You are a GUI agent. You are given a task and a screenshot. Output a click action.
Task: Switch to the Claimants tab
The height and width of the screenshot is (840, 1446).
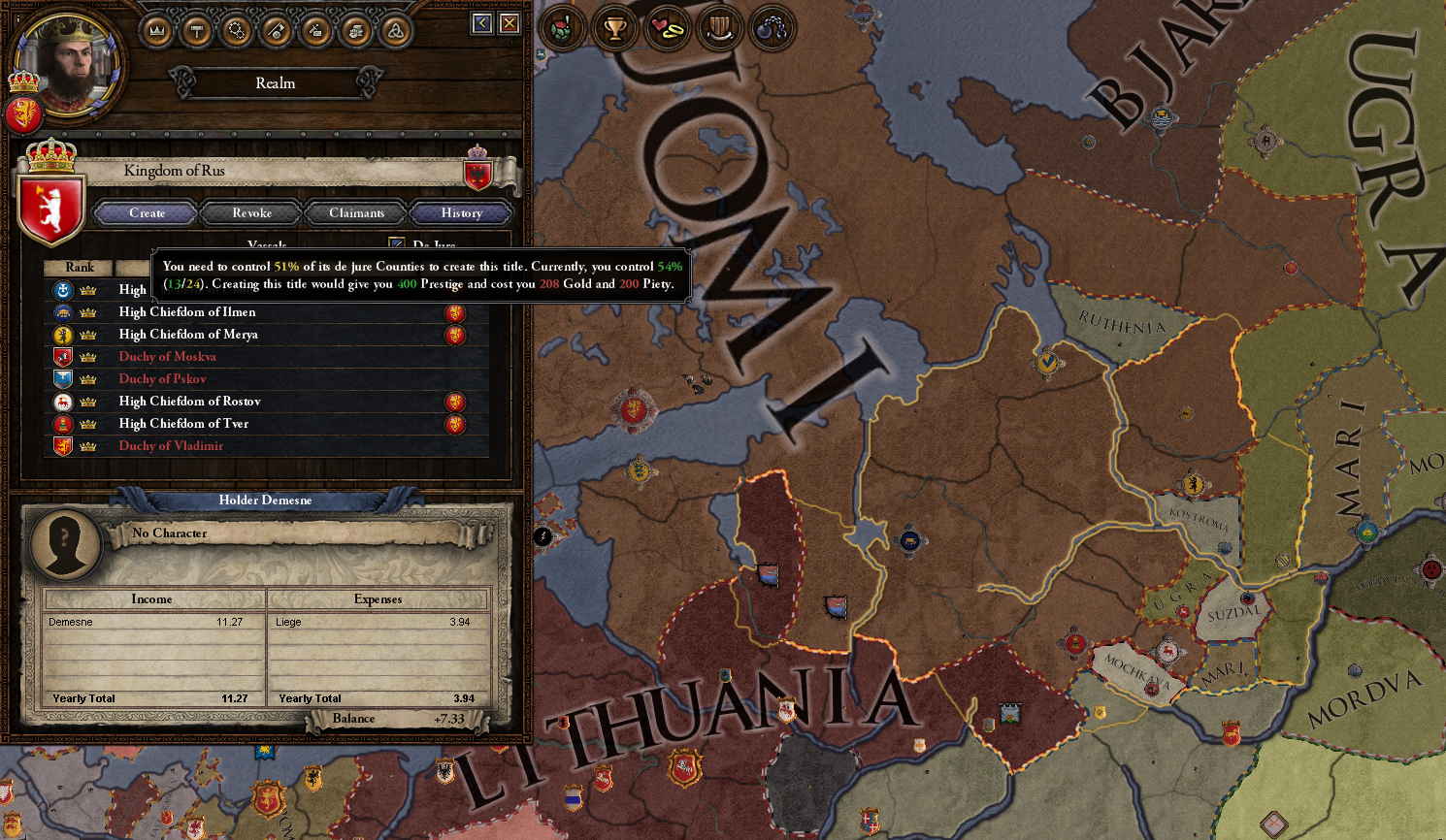point(356,212)
